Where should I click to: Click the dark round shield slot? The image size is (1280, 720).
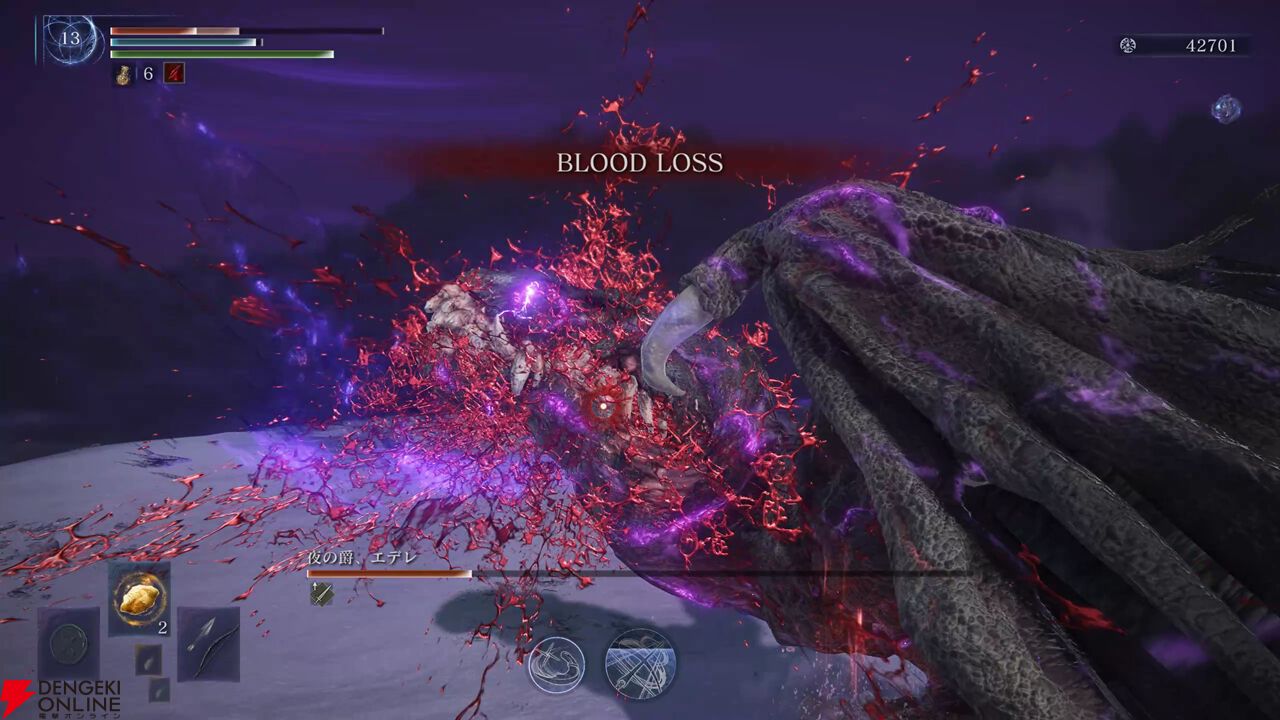(69, 644)
